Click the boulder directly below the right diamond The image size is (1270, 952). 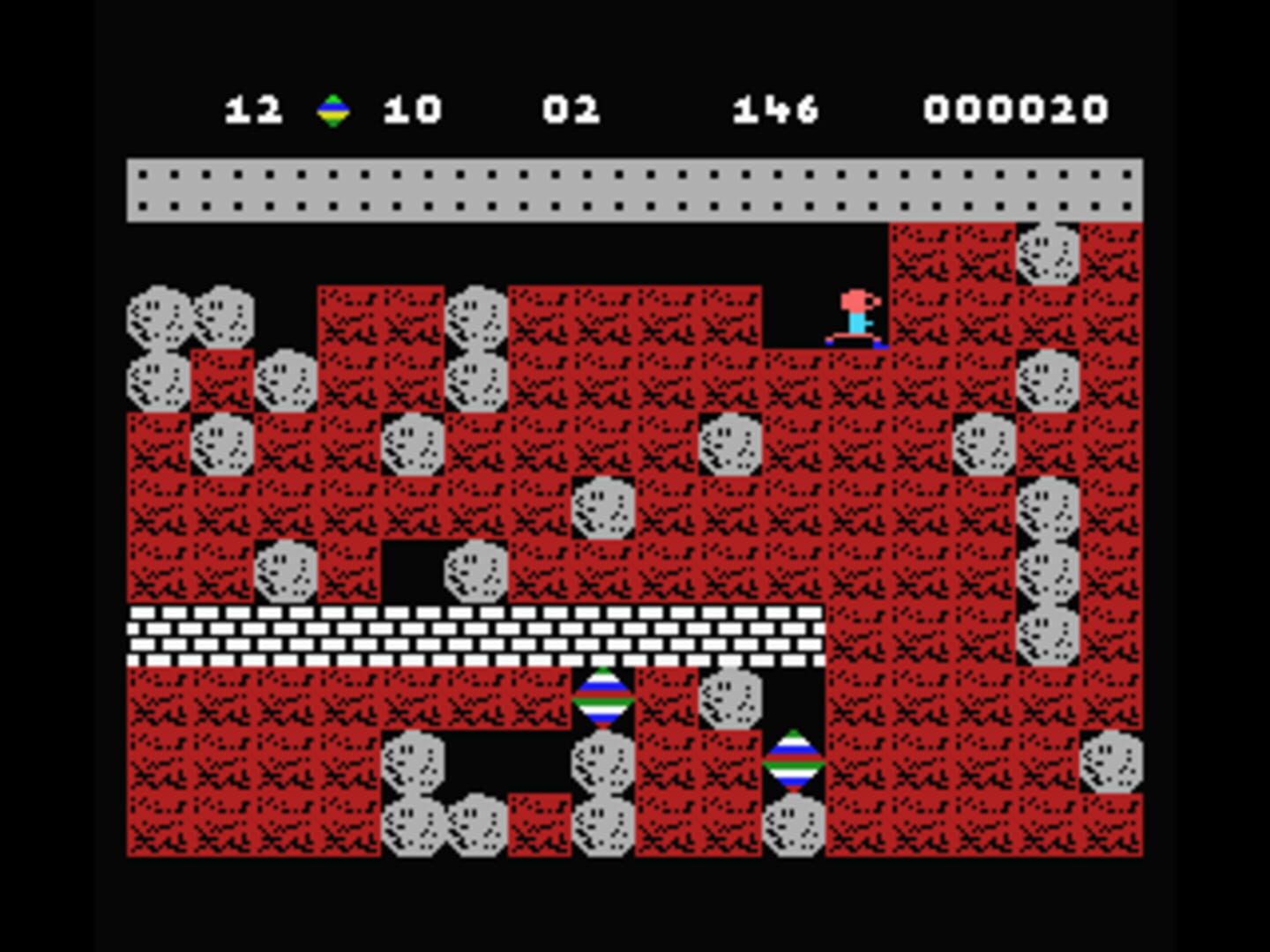(x=792, y=829)
